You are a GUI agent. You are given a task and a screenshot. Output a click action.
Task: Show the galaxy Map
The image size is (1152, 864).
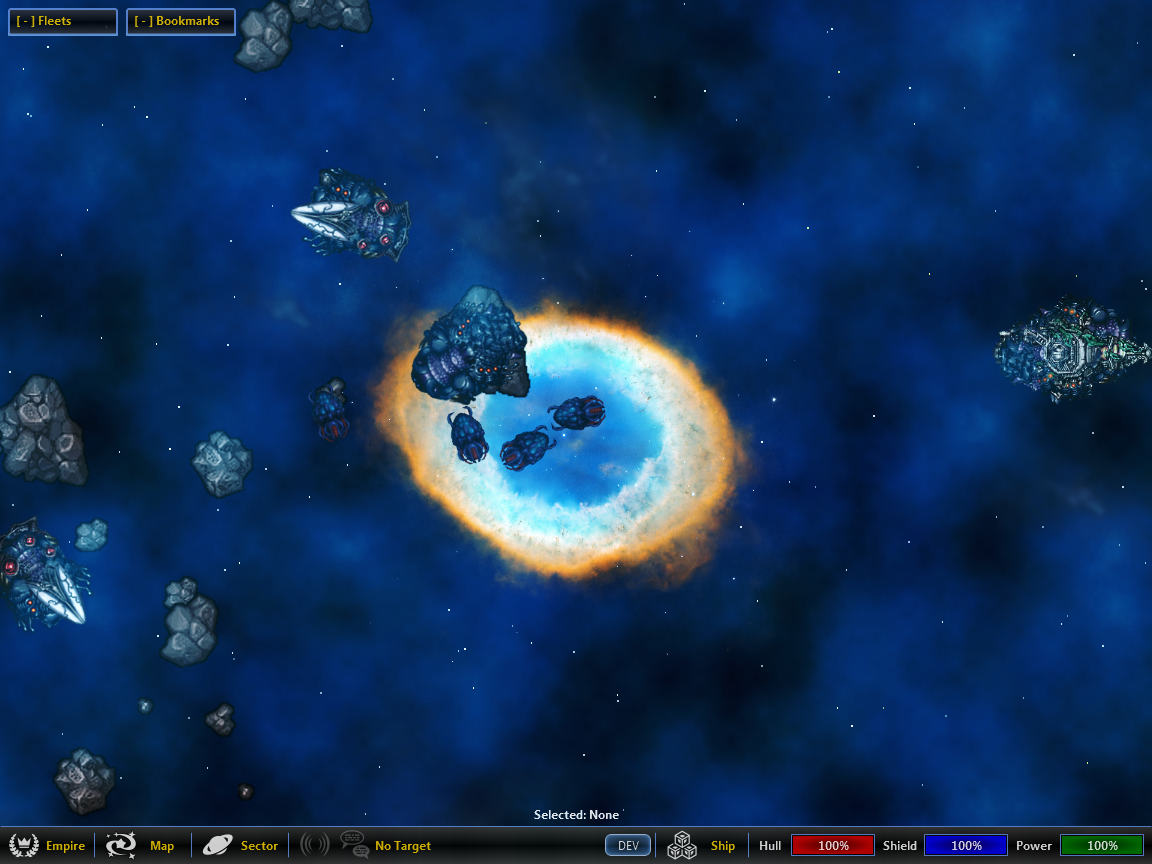(x=141, y=846)
